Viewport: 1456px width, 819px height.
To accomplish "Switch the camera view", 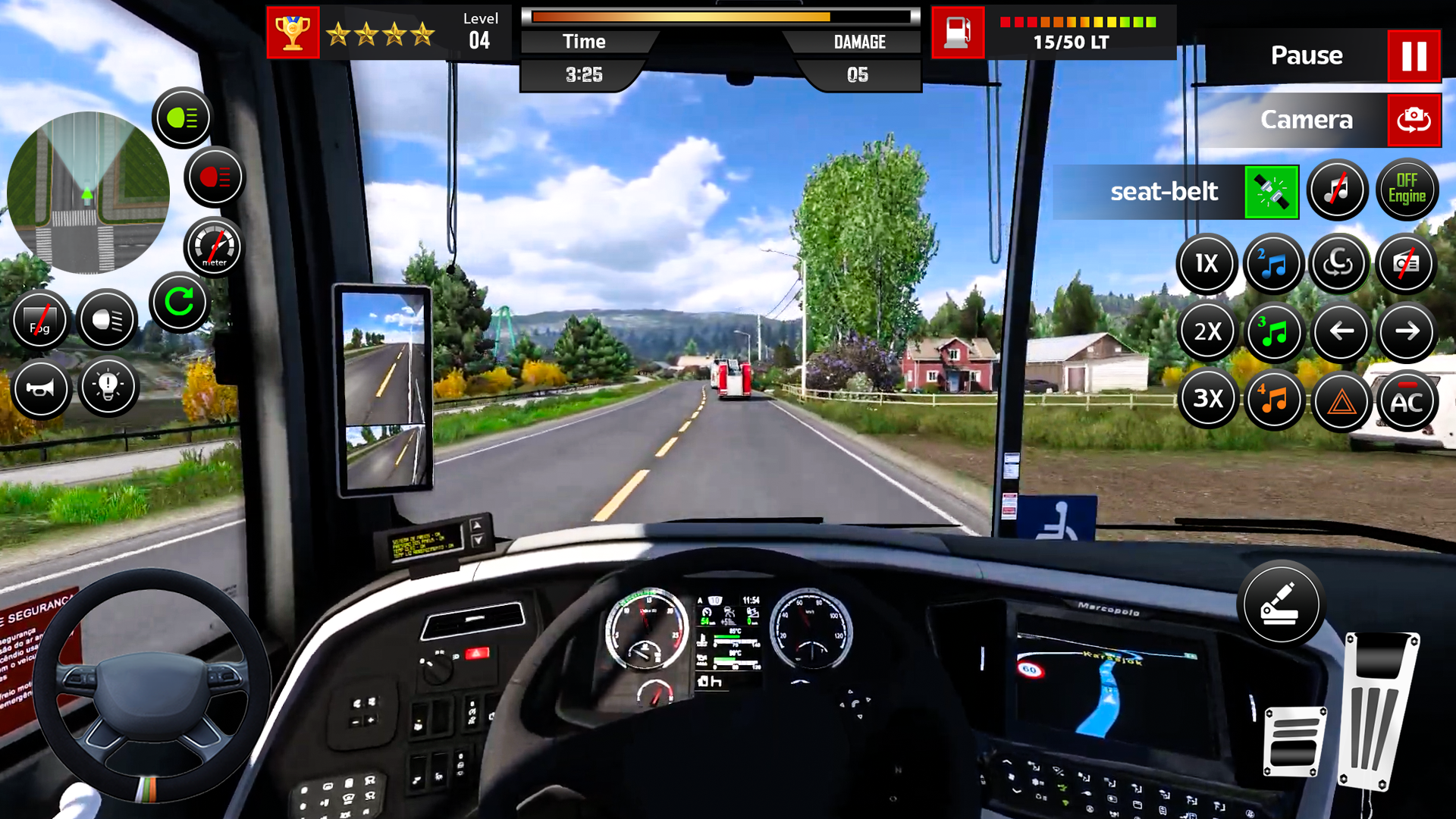I will coord(1412,120).
